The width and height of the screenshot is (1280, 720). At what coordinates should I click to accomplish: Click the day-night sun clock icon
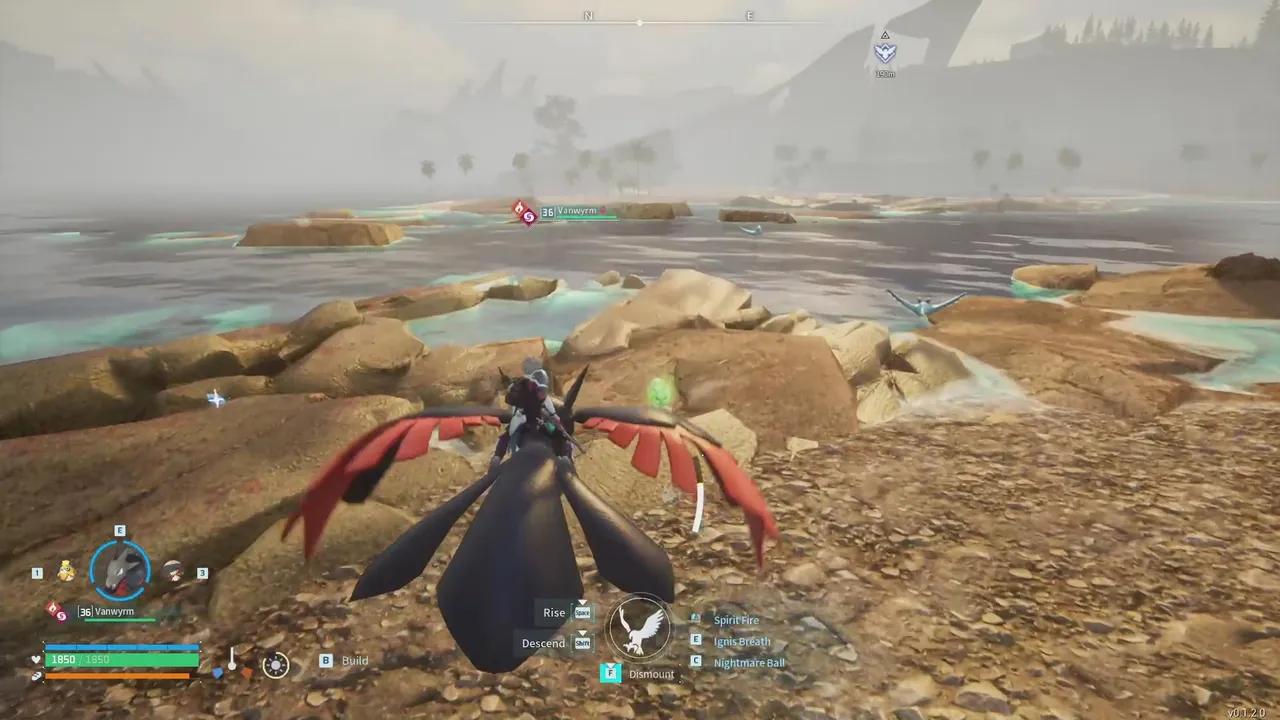275,665
